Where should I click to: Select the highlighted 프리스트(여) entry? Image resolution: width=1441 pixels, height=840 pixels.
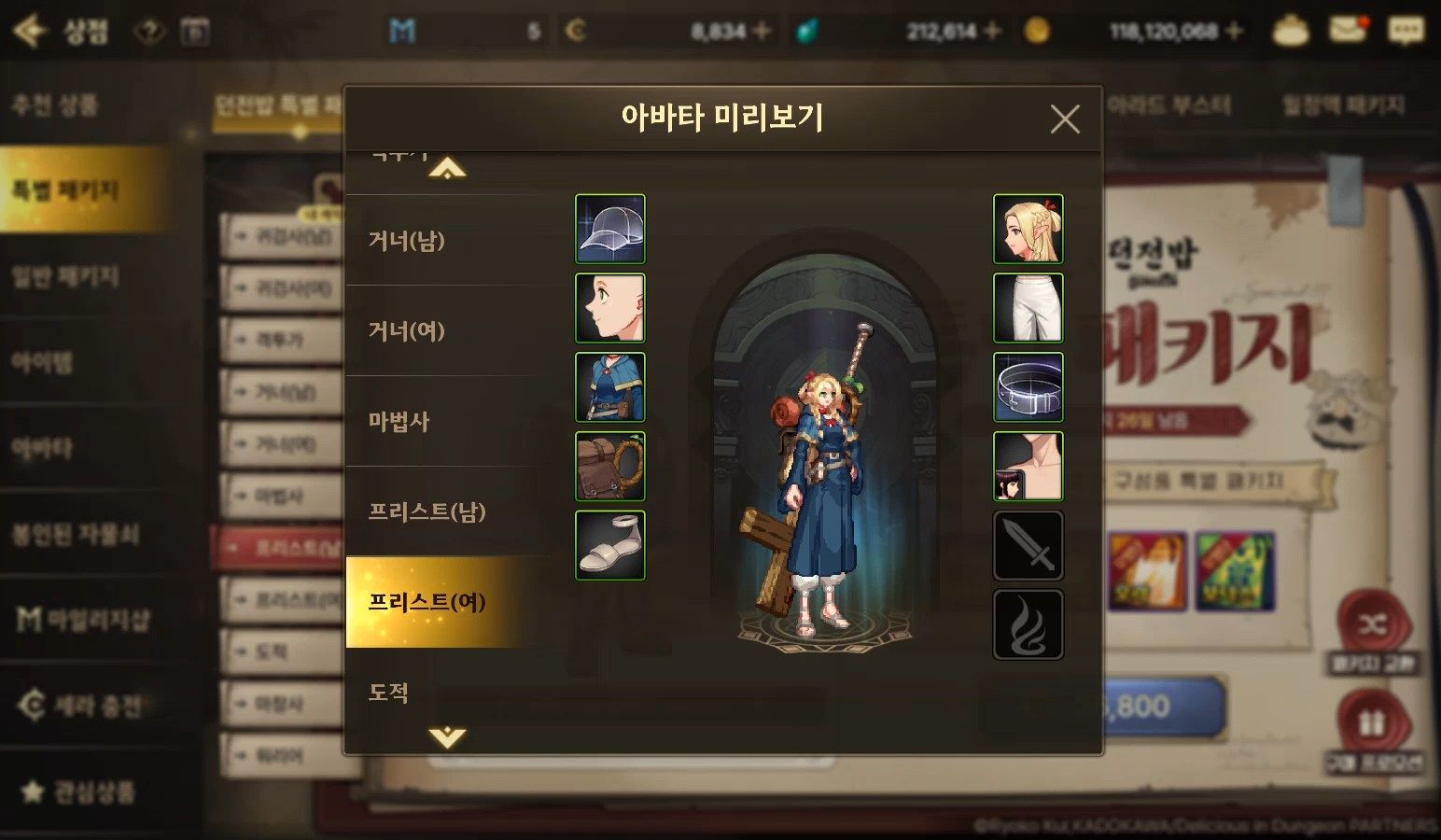[448, 602]
